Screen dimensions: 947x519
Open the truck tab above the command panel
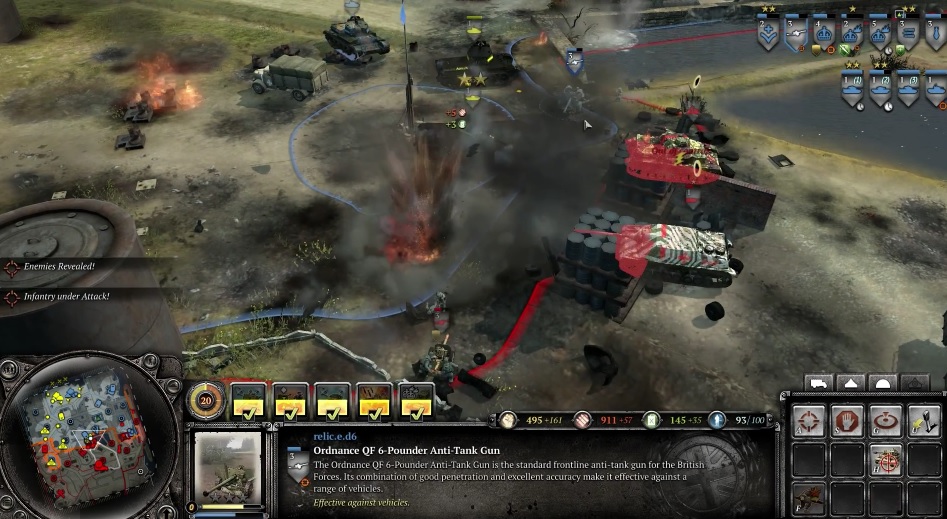(819, 383)
